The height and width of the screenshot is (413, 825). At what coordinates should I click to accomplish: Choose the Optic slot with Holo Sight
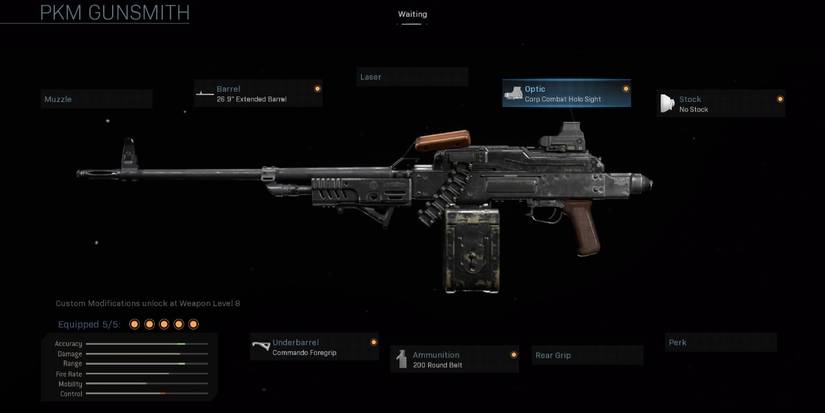pos(567,94)
